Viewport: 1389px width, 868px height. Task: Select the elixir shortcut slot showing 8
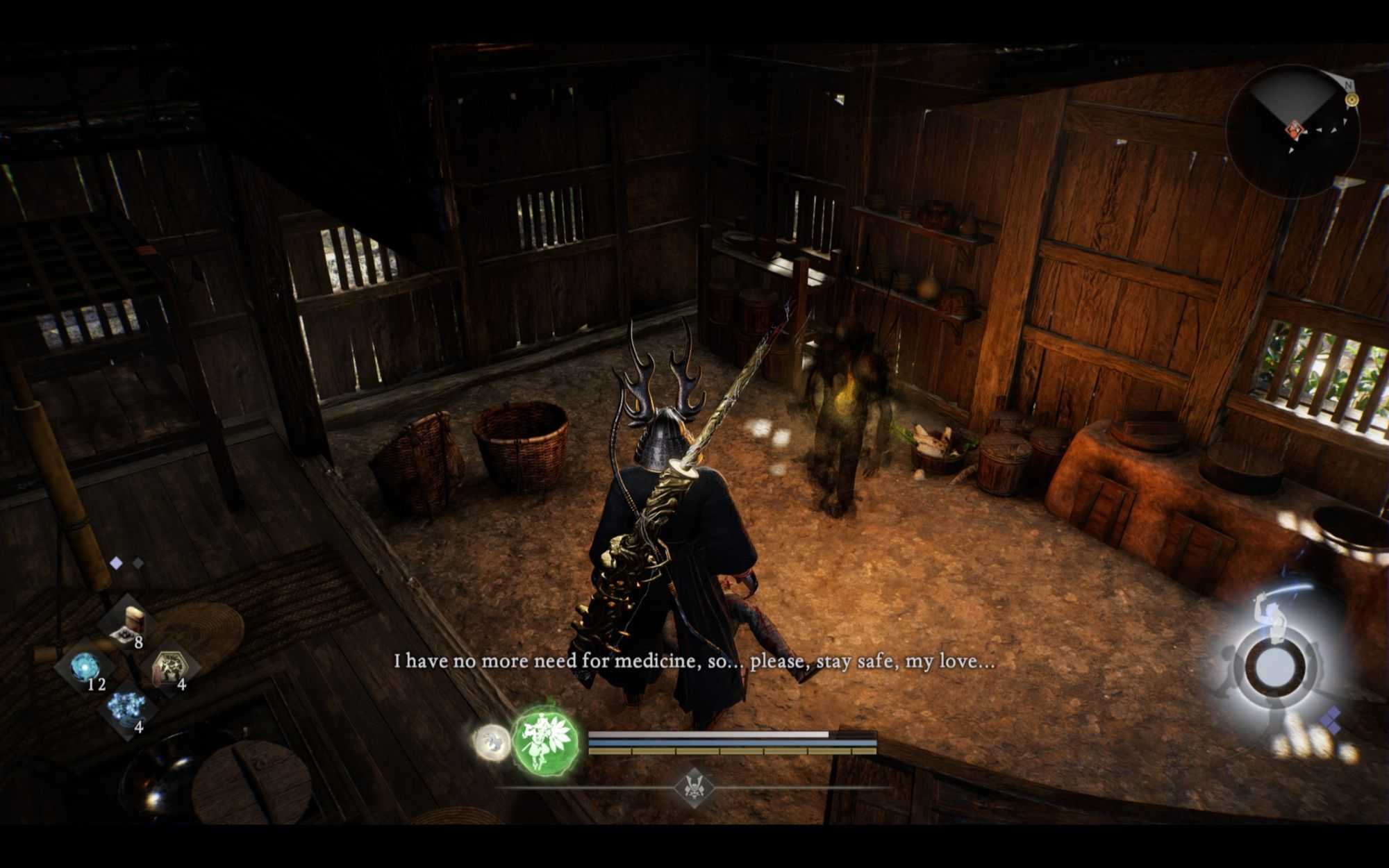130,624
